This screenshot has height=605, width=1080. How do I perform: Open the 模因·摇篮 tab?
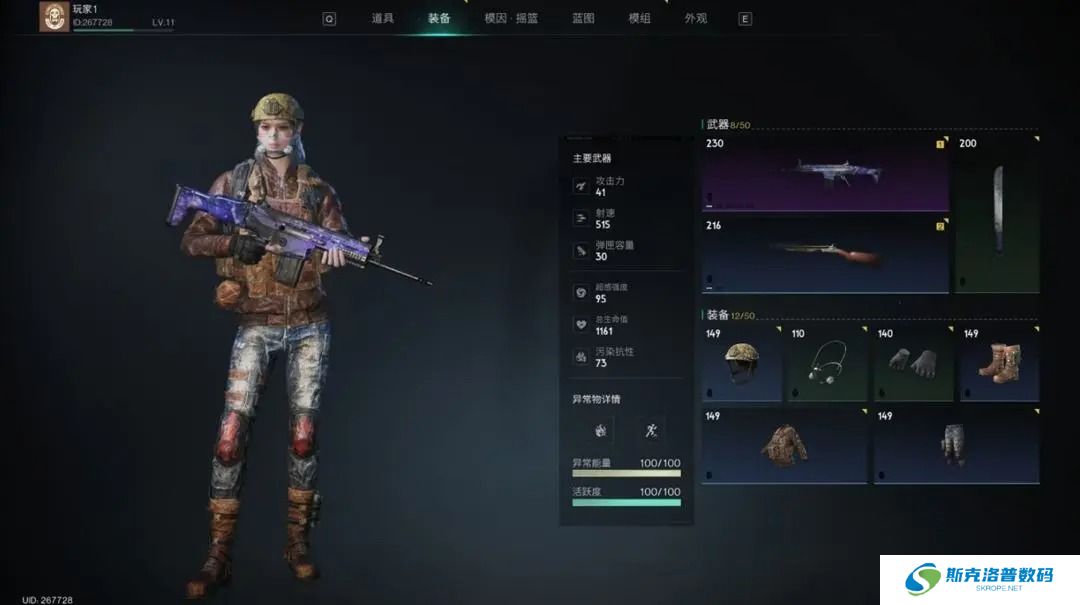click(511, 18)
